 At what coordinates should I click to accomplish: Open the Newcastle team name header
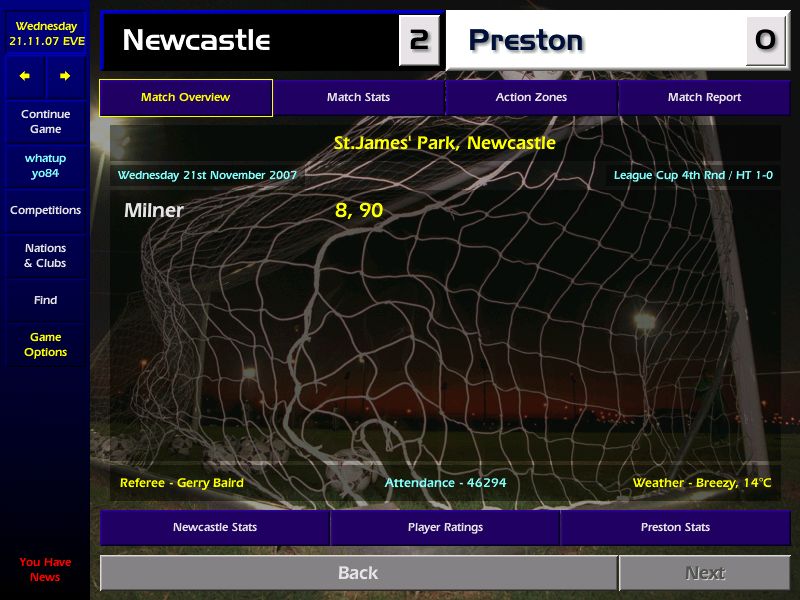196,40
